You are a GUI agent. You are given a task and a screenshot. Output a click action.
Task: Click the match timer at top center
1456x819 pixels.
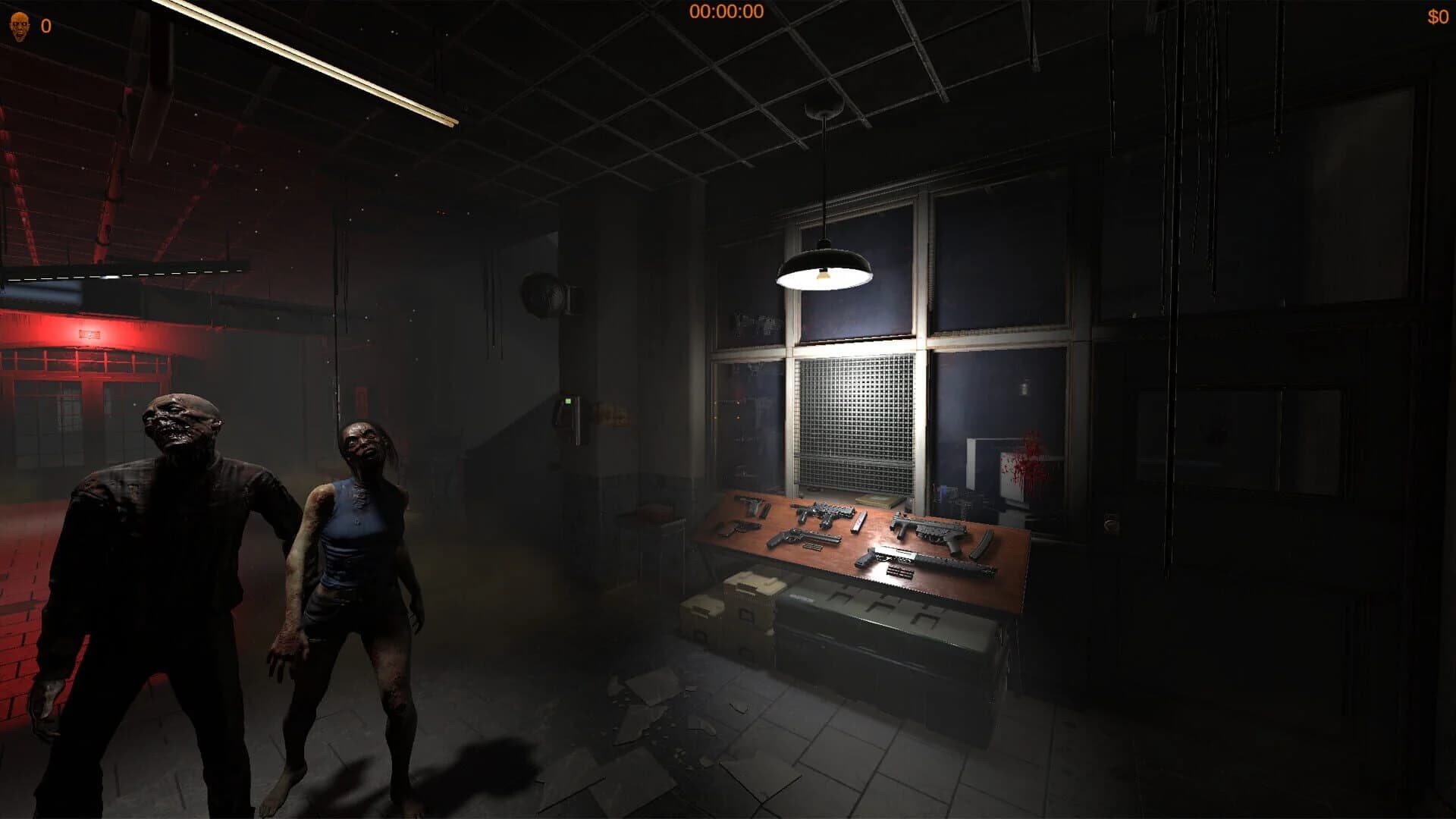[x=726, y=11]
